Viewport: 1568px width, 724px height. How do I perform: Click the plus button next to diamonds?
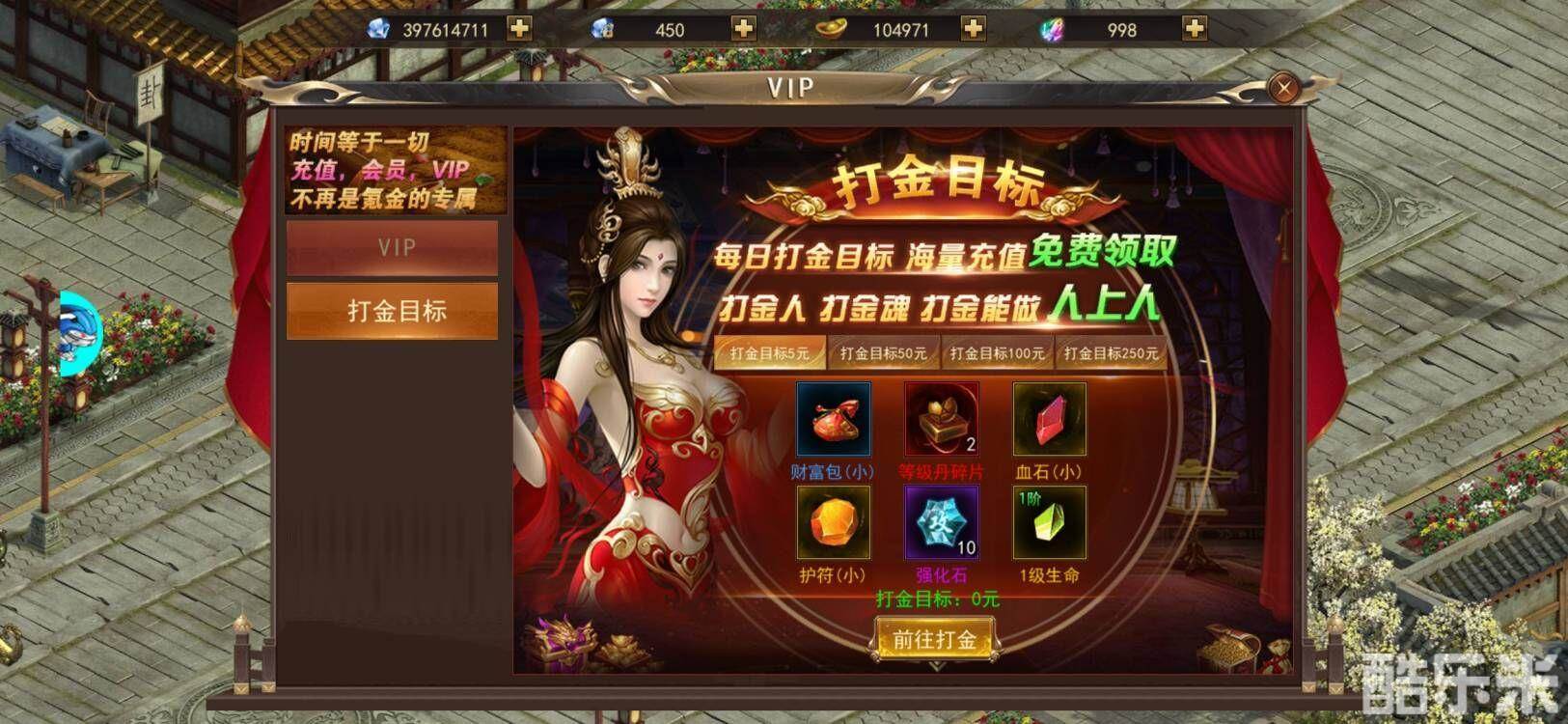(x=519, y=28)
